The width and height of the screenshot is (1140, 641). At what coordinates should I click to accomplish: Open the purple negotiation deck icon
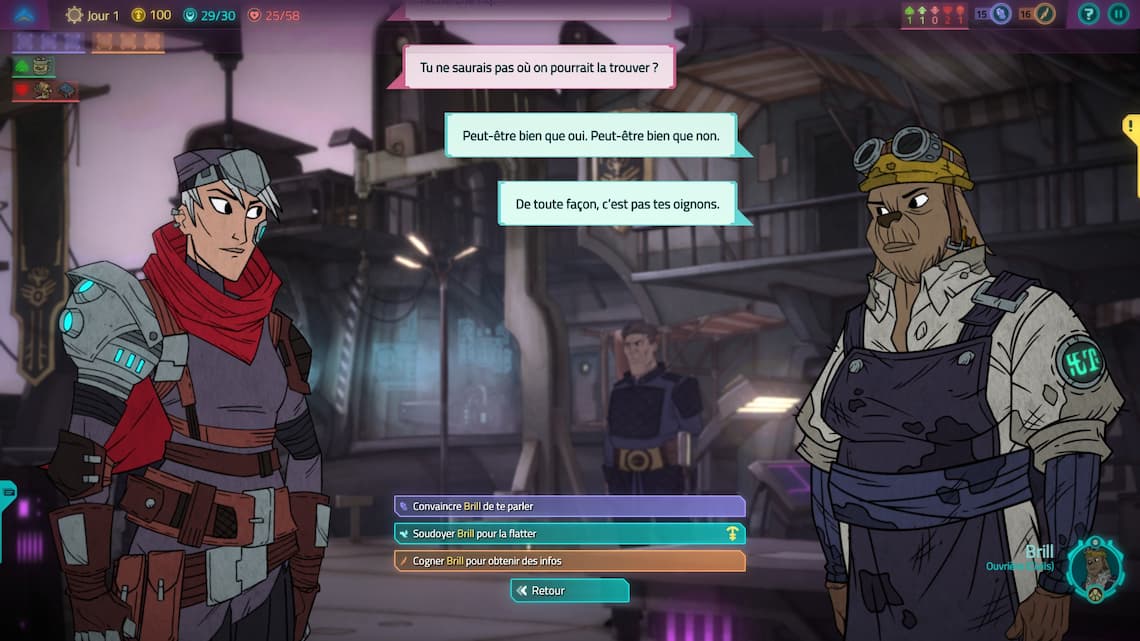(x=1001, y=14)
